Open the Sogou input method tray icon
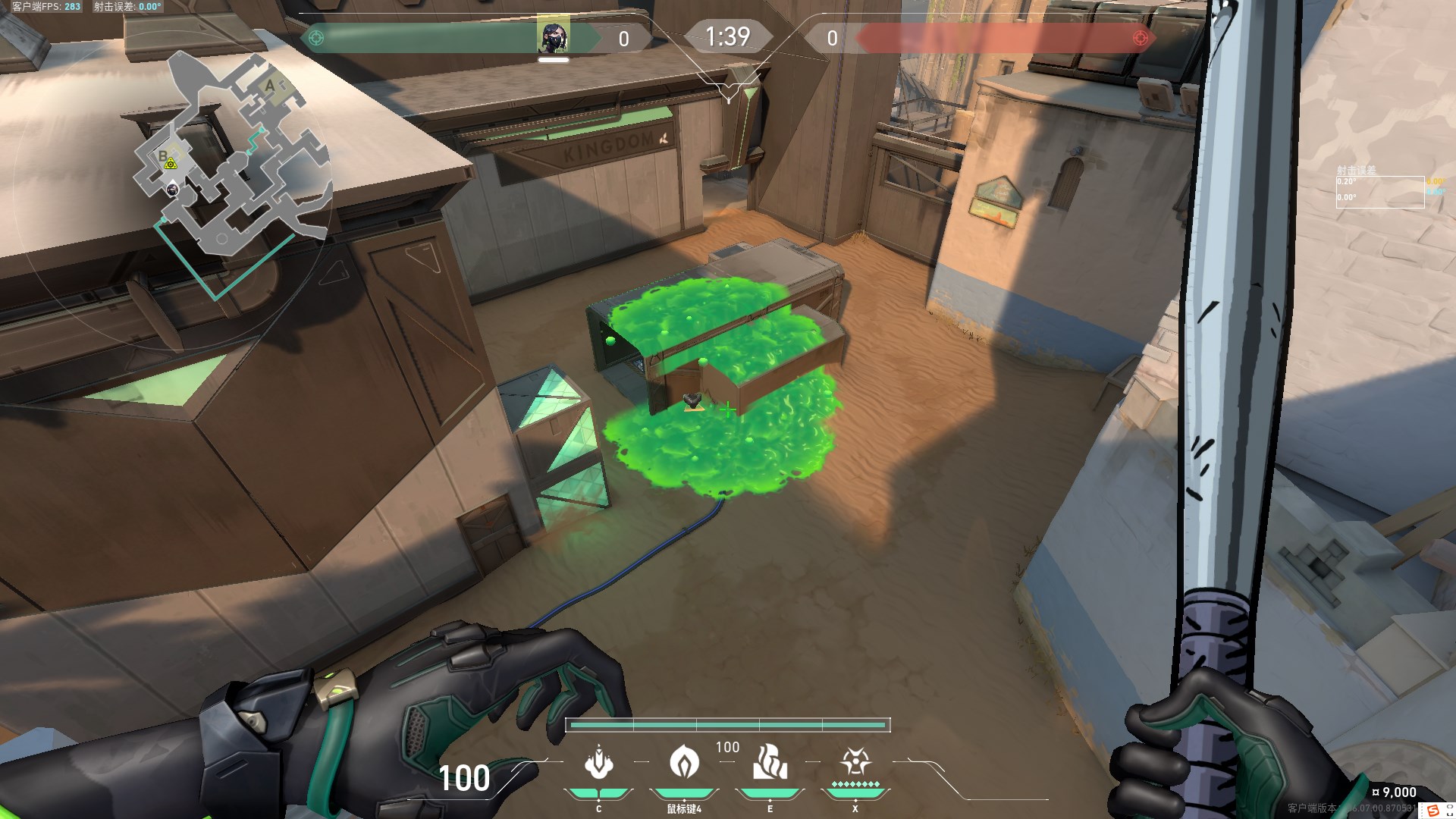 coord(1432,811)
